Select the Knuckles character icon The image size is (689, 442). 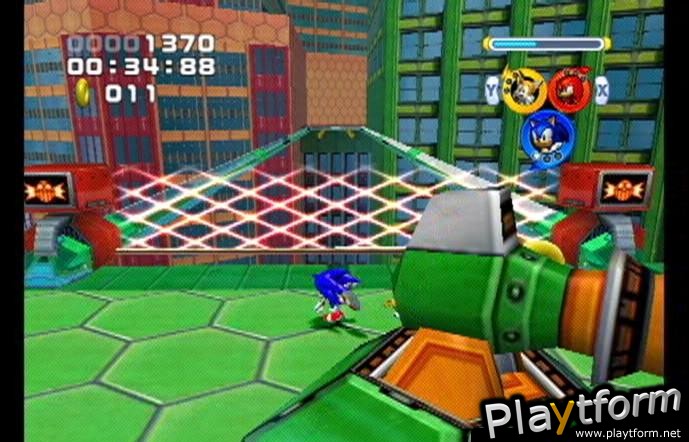pyautogui.click(x=568, y=89)
